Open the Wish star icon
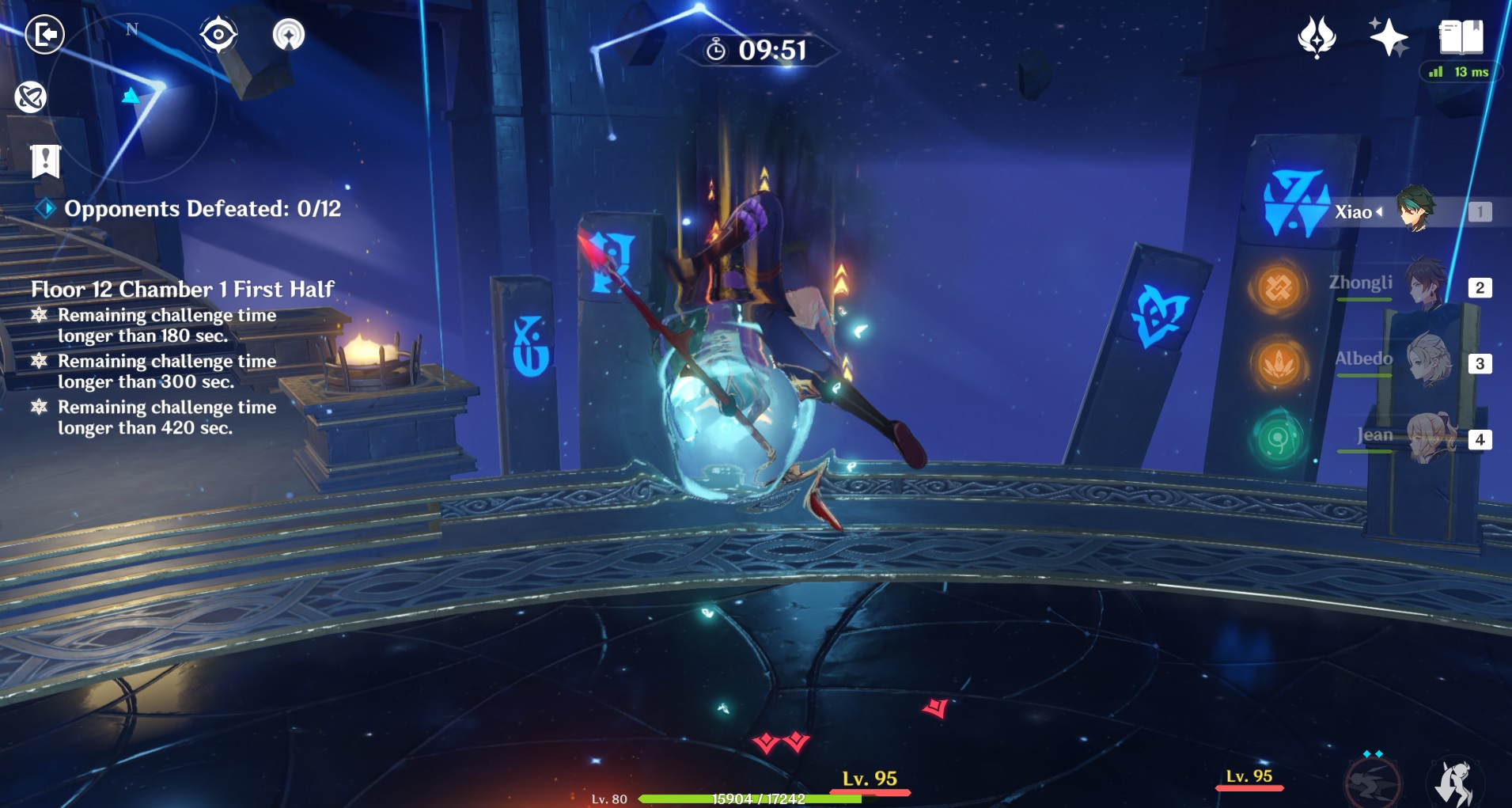 1389,35
